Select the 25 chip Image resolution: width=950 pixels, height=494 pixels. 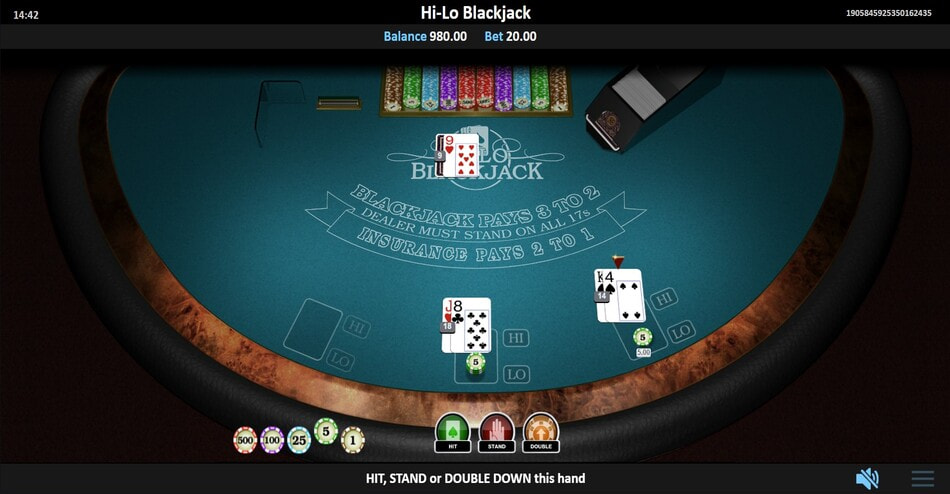point(299,439)
